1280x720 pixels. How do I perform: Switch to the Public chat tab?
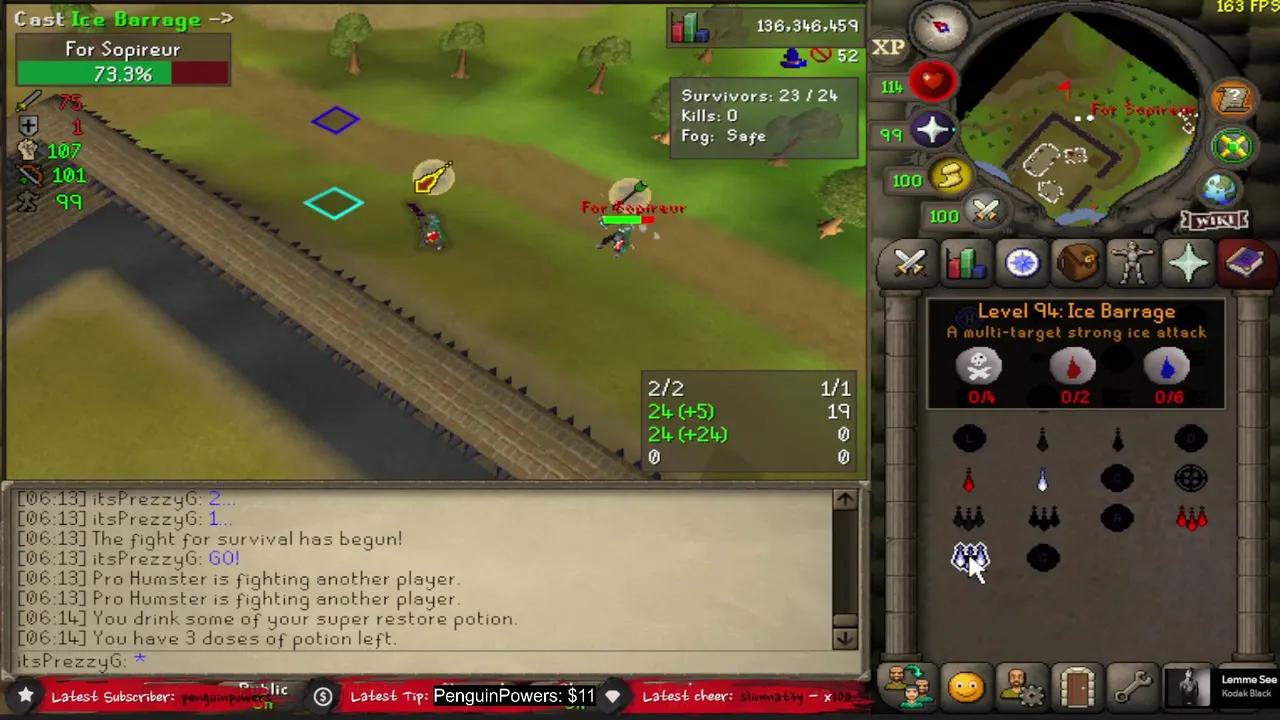263,690
